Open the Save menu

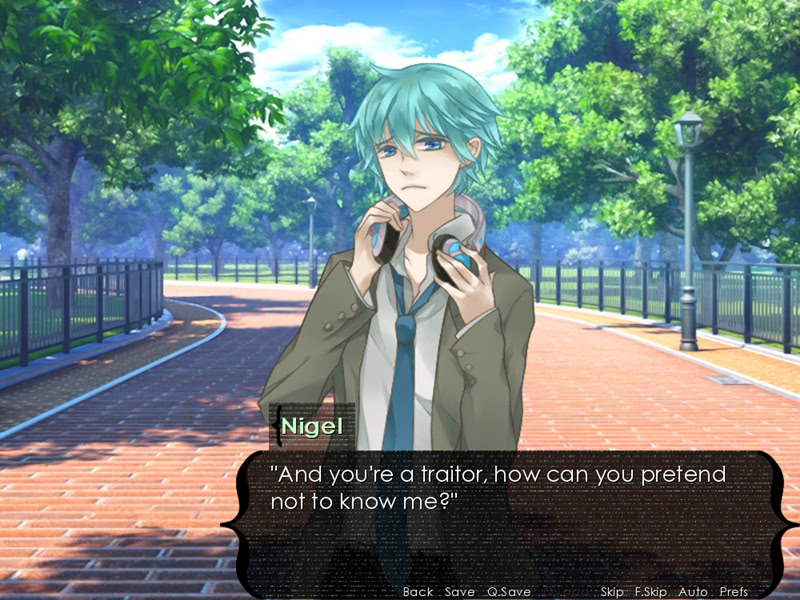[460, 592]
